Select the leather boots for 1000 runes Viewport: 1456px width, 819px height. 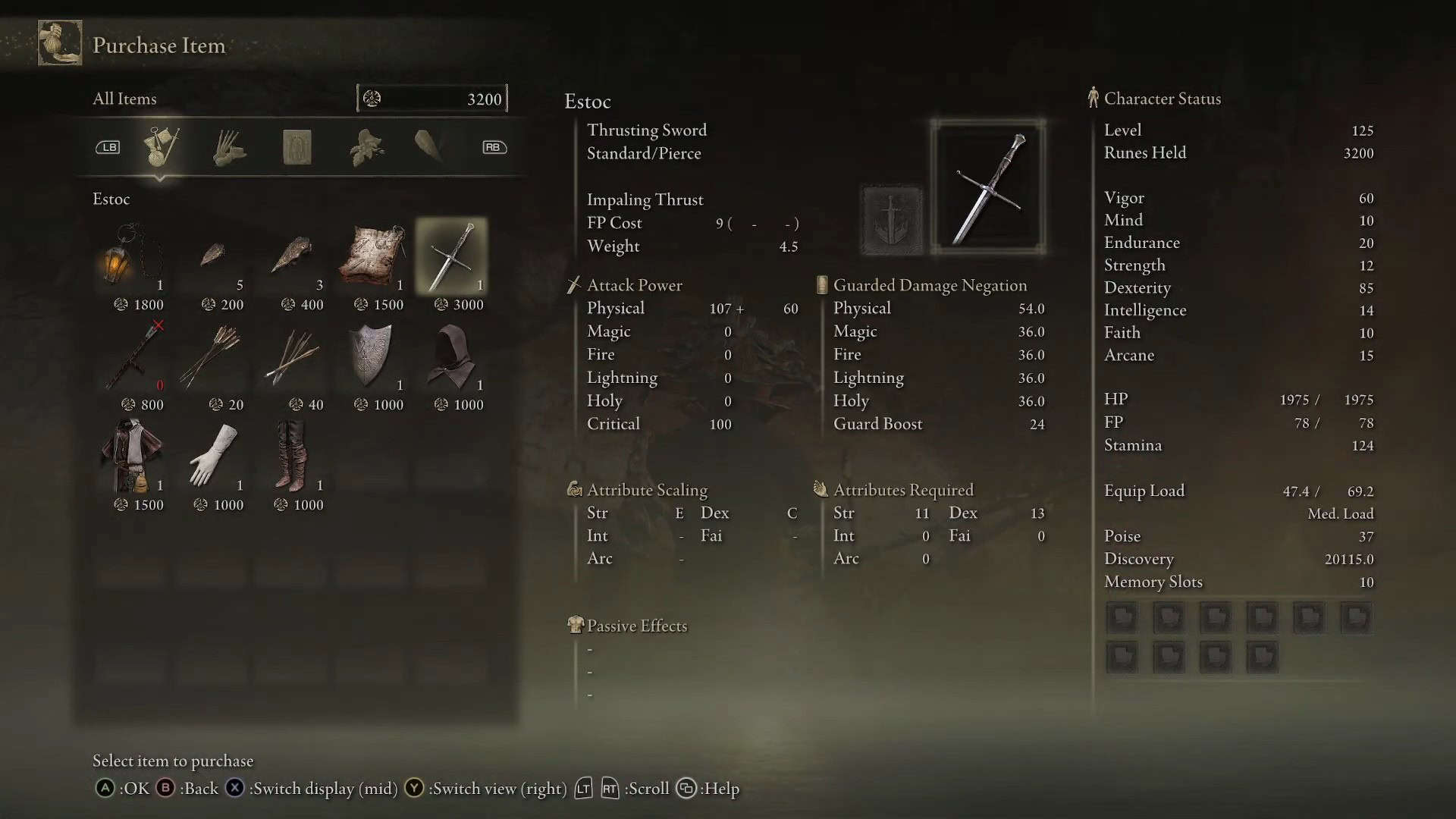point(293,457)
